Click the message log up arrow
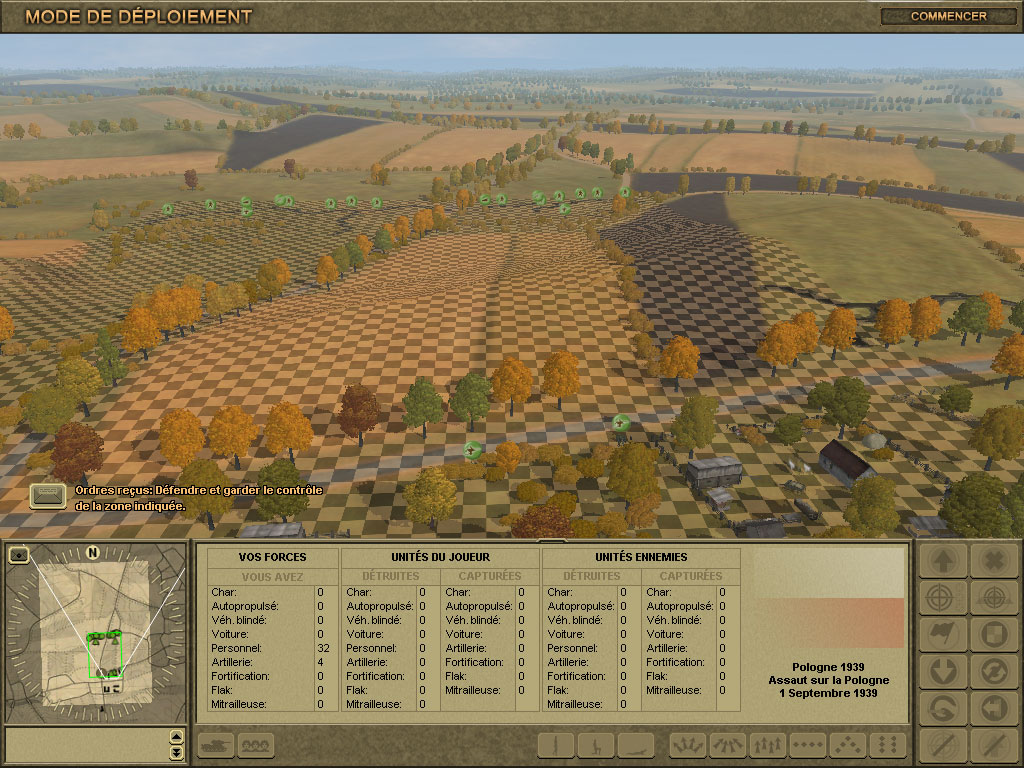 (x=177, y=738)
